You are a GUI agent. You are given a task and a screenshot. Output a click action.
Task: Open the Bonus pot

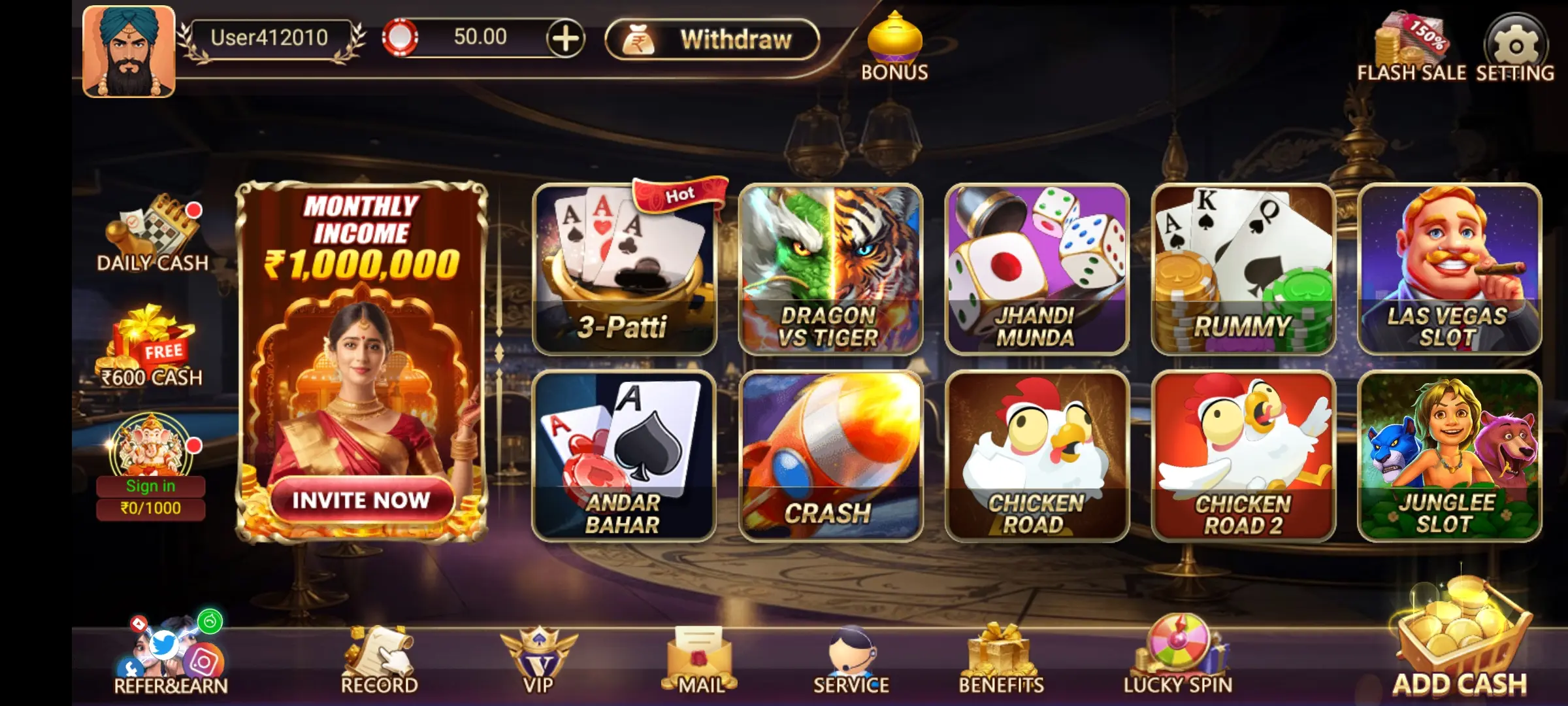(x=894, y=46)
